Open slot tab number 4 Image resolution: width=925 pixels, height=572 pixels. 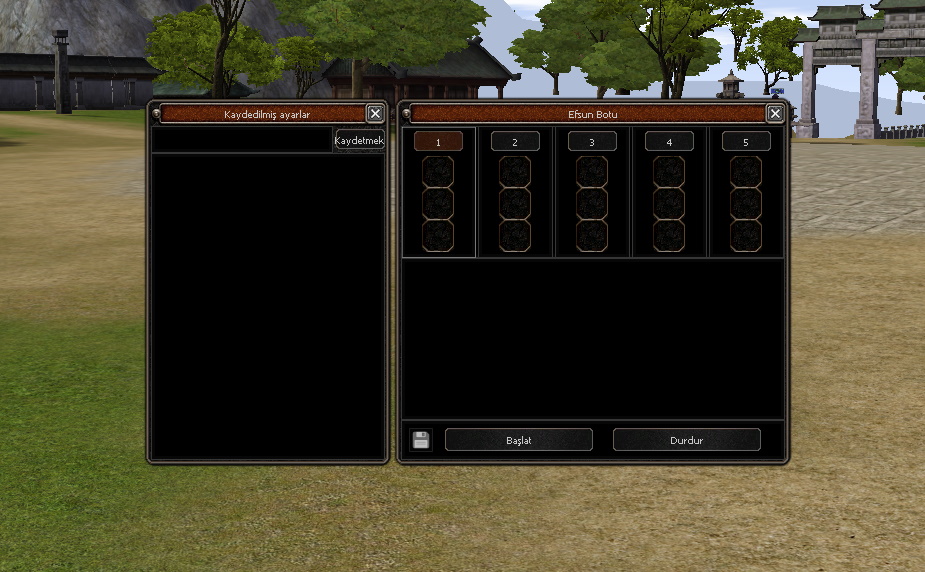click(x=669, y=142)
